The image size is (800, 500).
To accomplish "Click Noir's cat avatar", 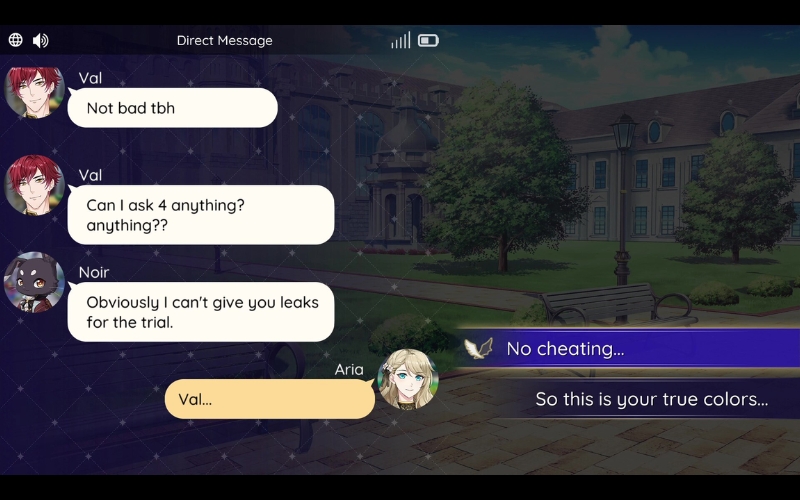I will click(34, 282).
